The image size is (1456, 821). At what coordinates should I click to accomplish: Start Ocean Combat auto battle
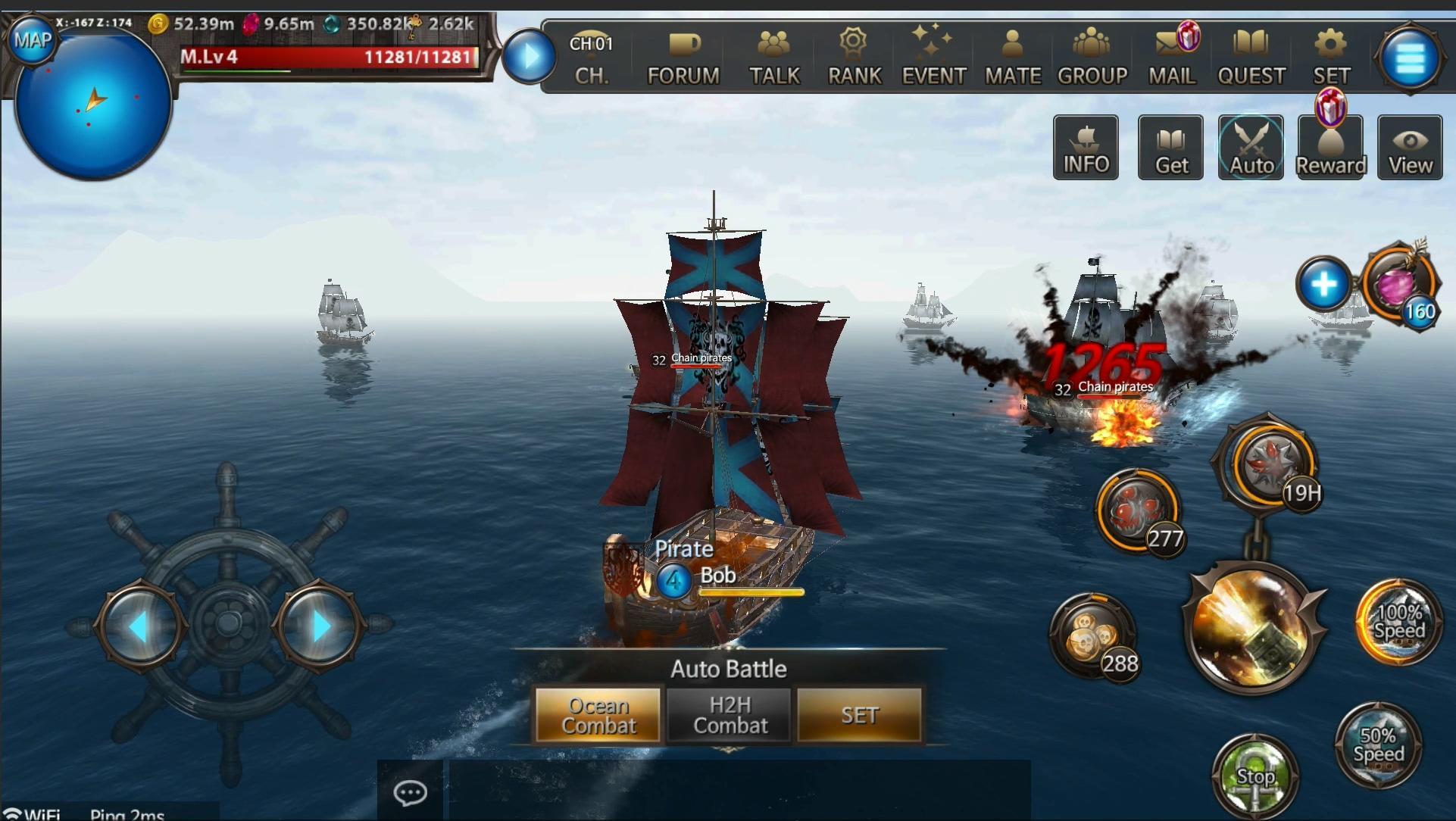pyautogui.click(x=598, y=715)
